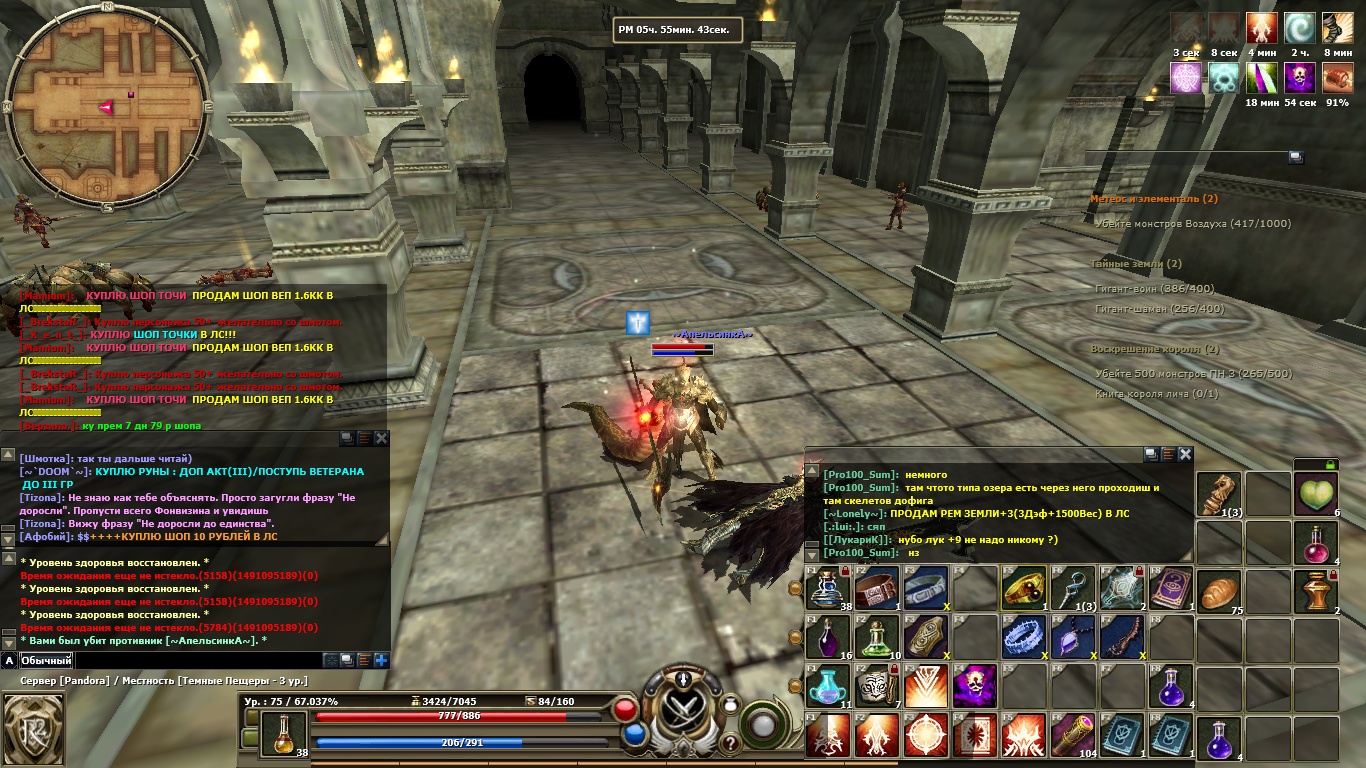Activate the purple skull skill
1366x768 pixels.
[974, 688]
